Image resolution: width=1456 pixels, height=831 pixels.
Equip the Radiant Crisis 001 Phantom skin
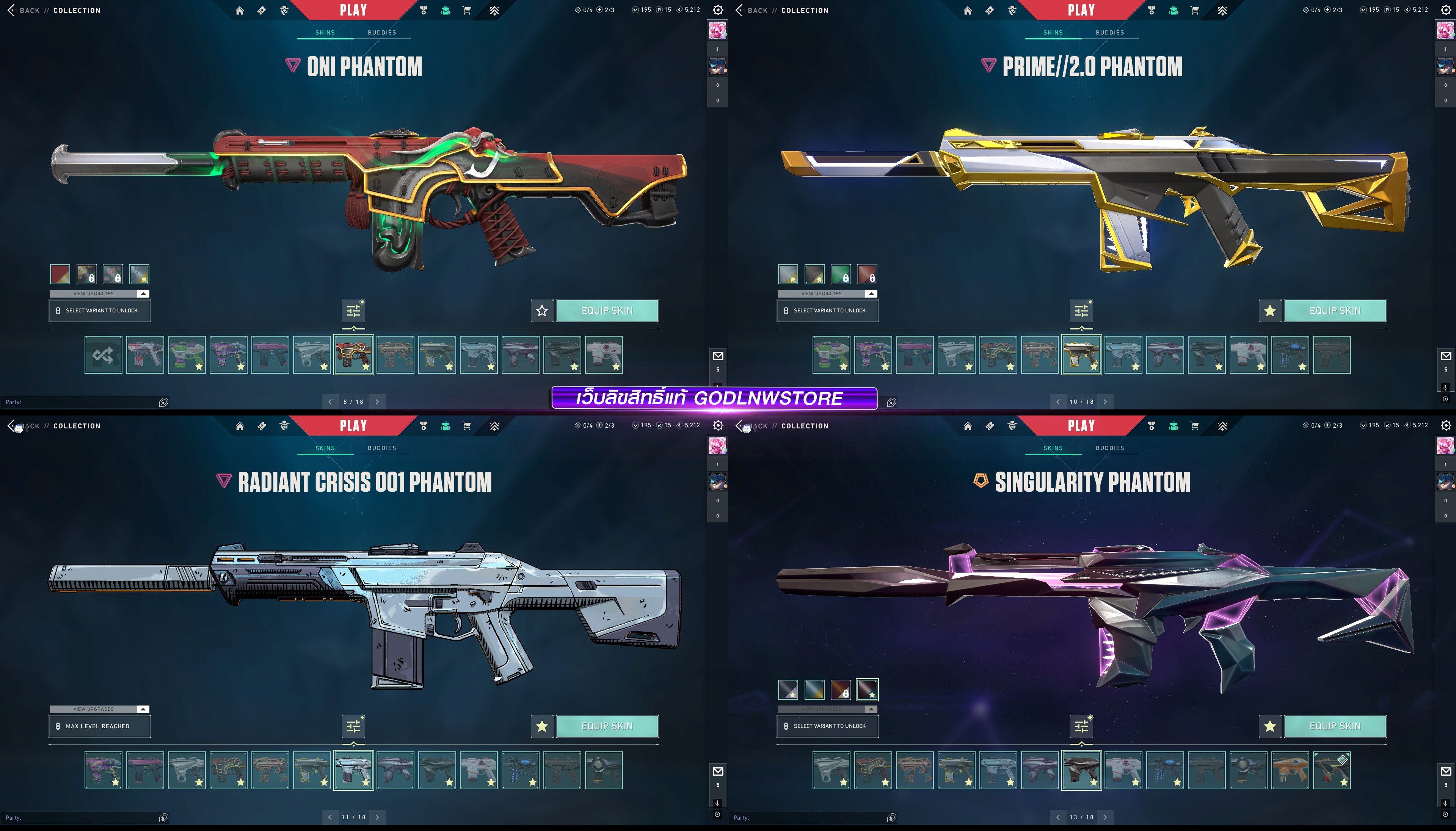[607, 726]
